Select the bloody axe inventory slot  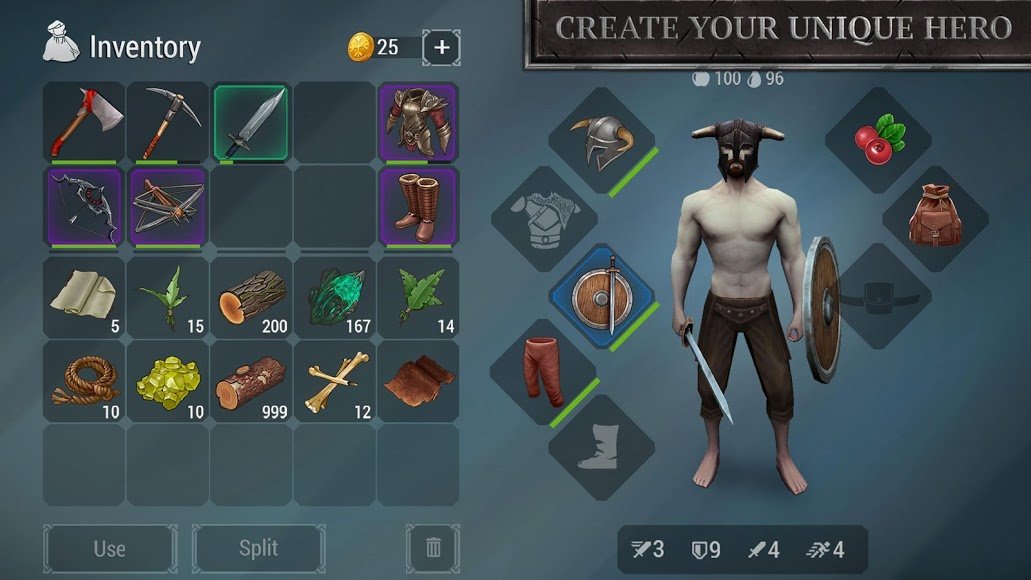[84, 123]
